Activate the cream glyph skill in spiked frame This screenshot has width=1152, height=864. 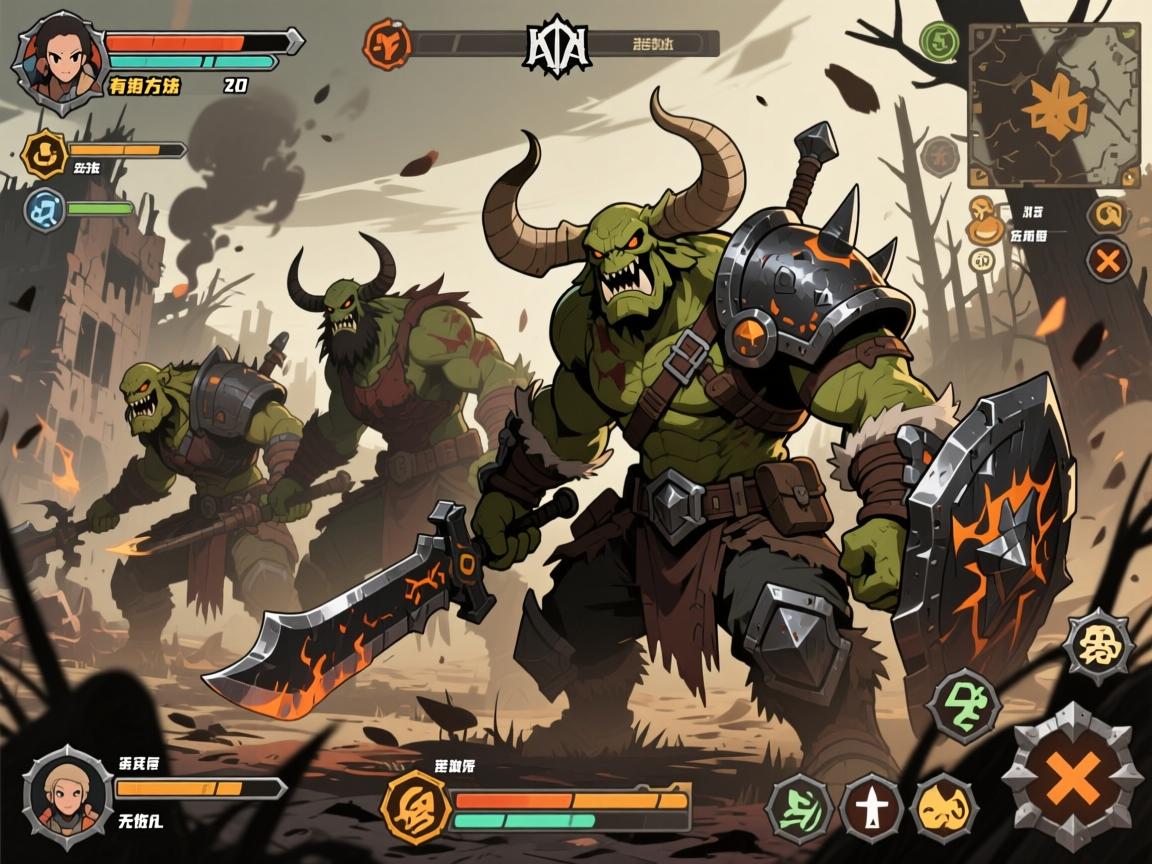pyautogui.click(x=1097, y=645)
